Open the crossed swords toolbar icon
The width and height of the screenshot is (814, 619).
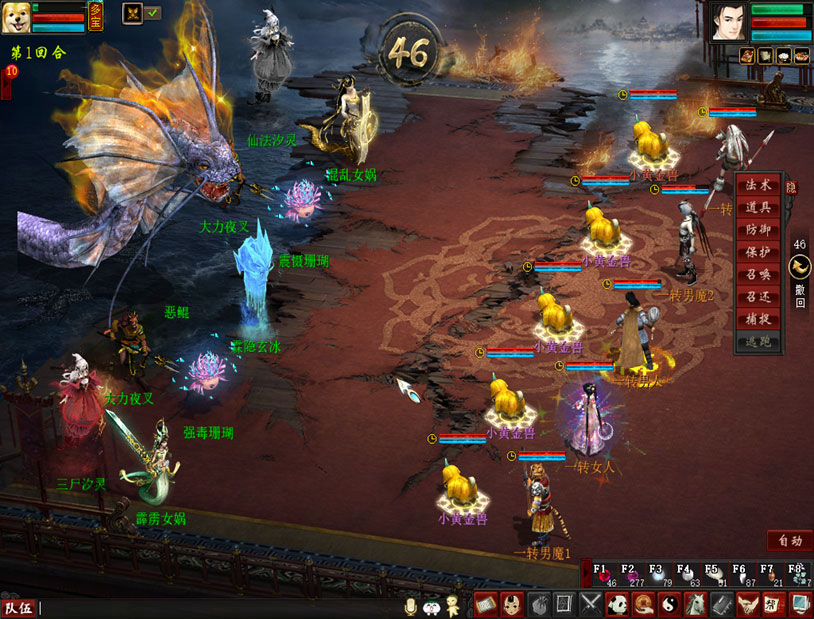click(x=591, y=604)
